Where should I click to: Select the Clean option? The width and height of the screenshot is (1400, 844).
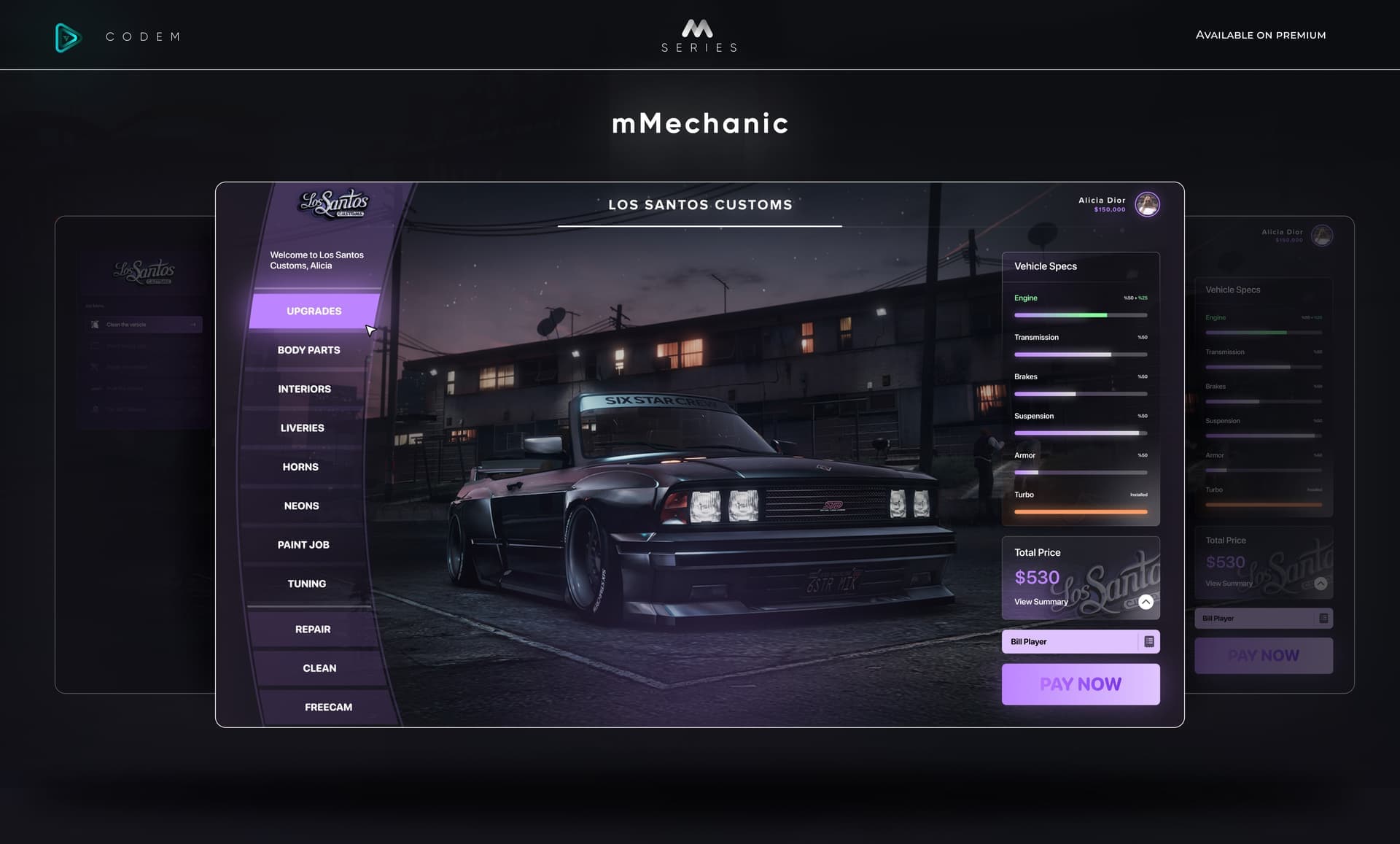319,668
